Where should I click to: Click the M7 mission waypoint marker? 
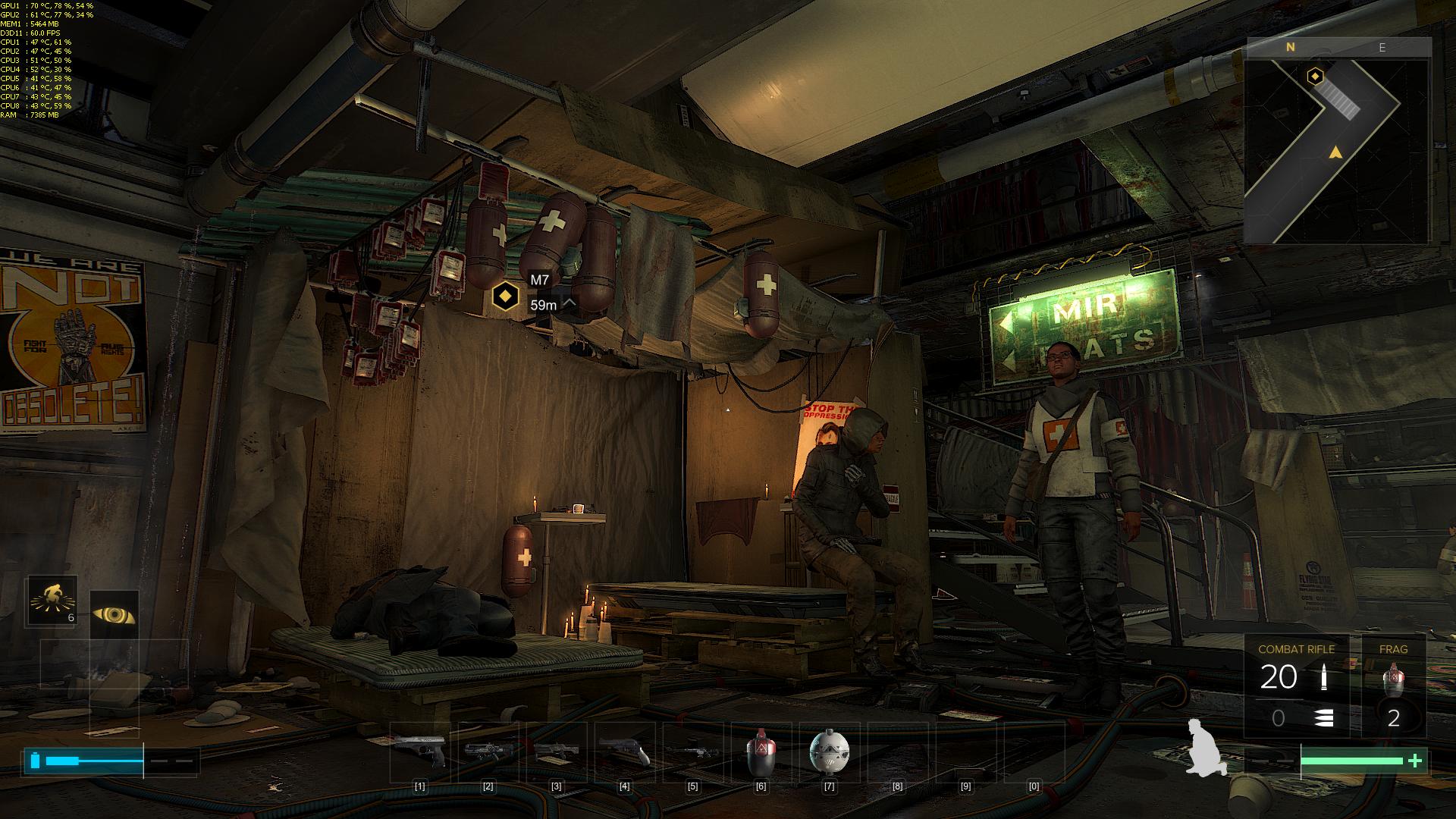pyautogui.click(x=505, y=297)
